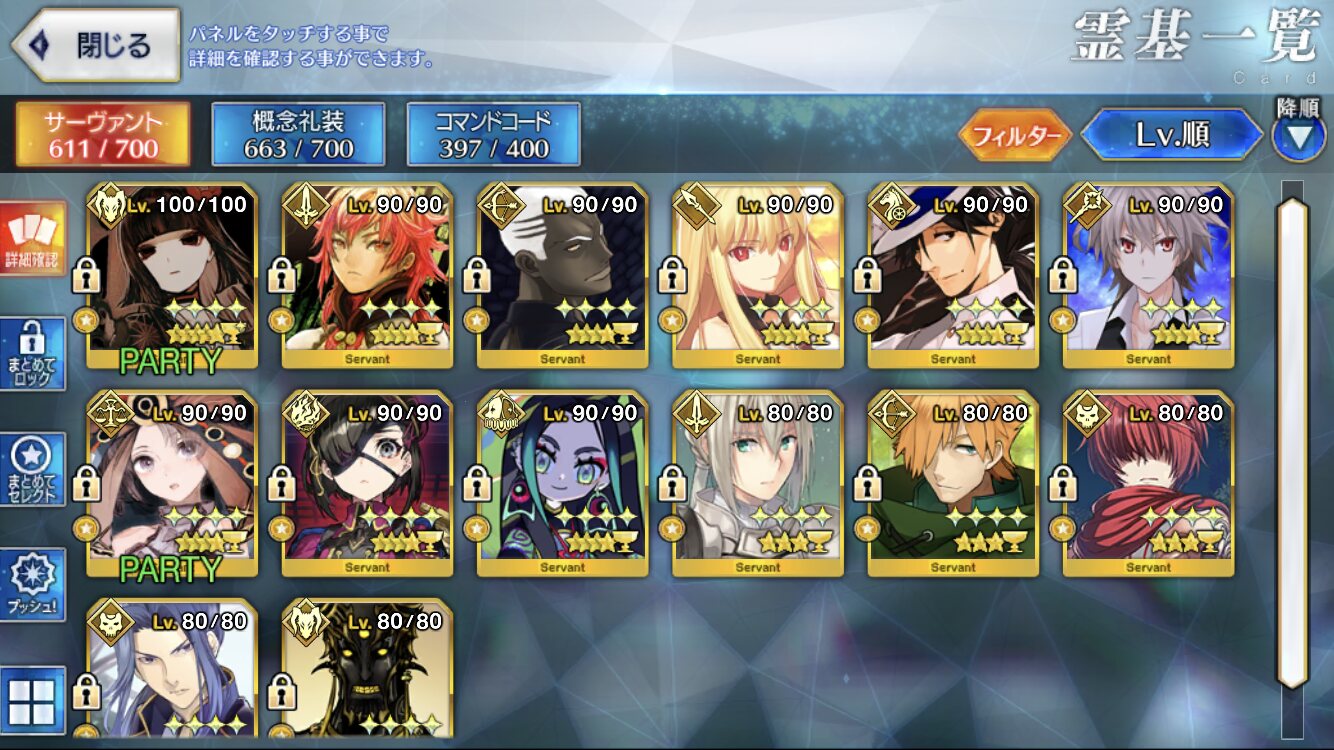Open the フィルター filter options
Viewport: 1334px width, 750px height.
click(1014, 135)
